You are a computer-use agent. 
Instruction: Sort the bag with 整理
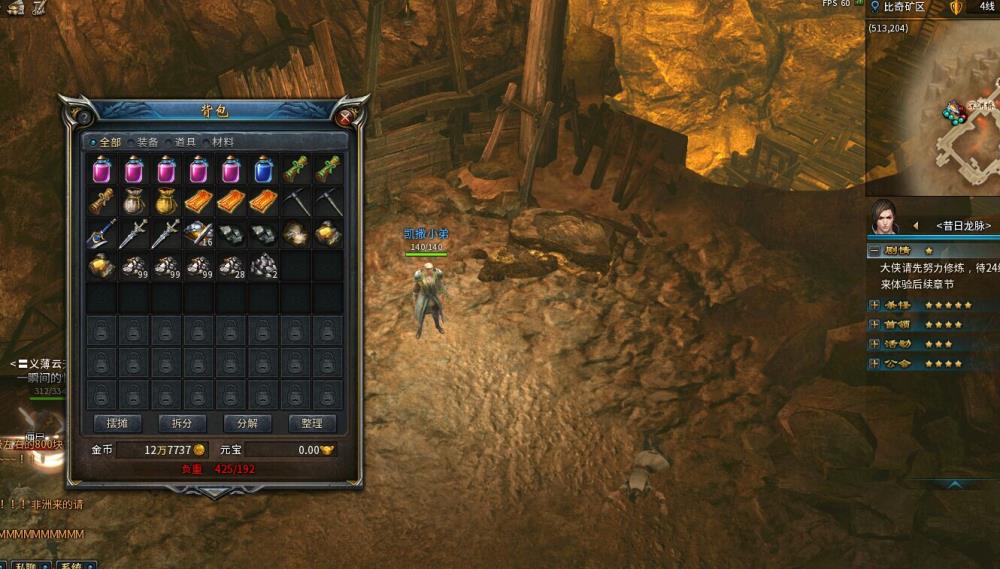[312, 423]
